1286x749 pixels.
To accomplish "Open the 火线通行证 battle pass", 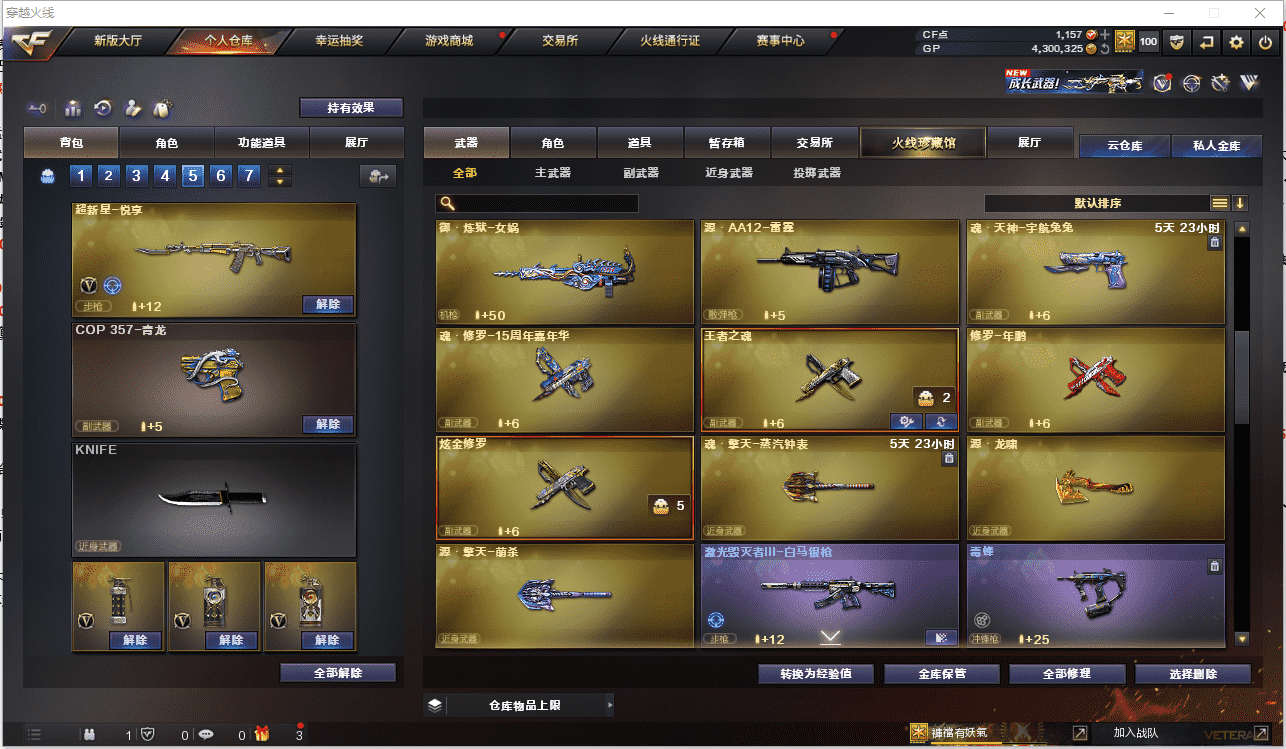I will point(670,41).
